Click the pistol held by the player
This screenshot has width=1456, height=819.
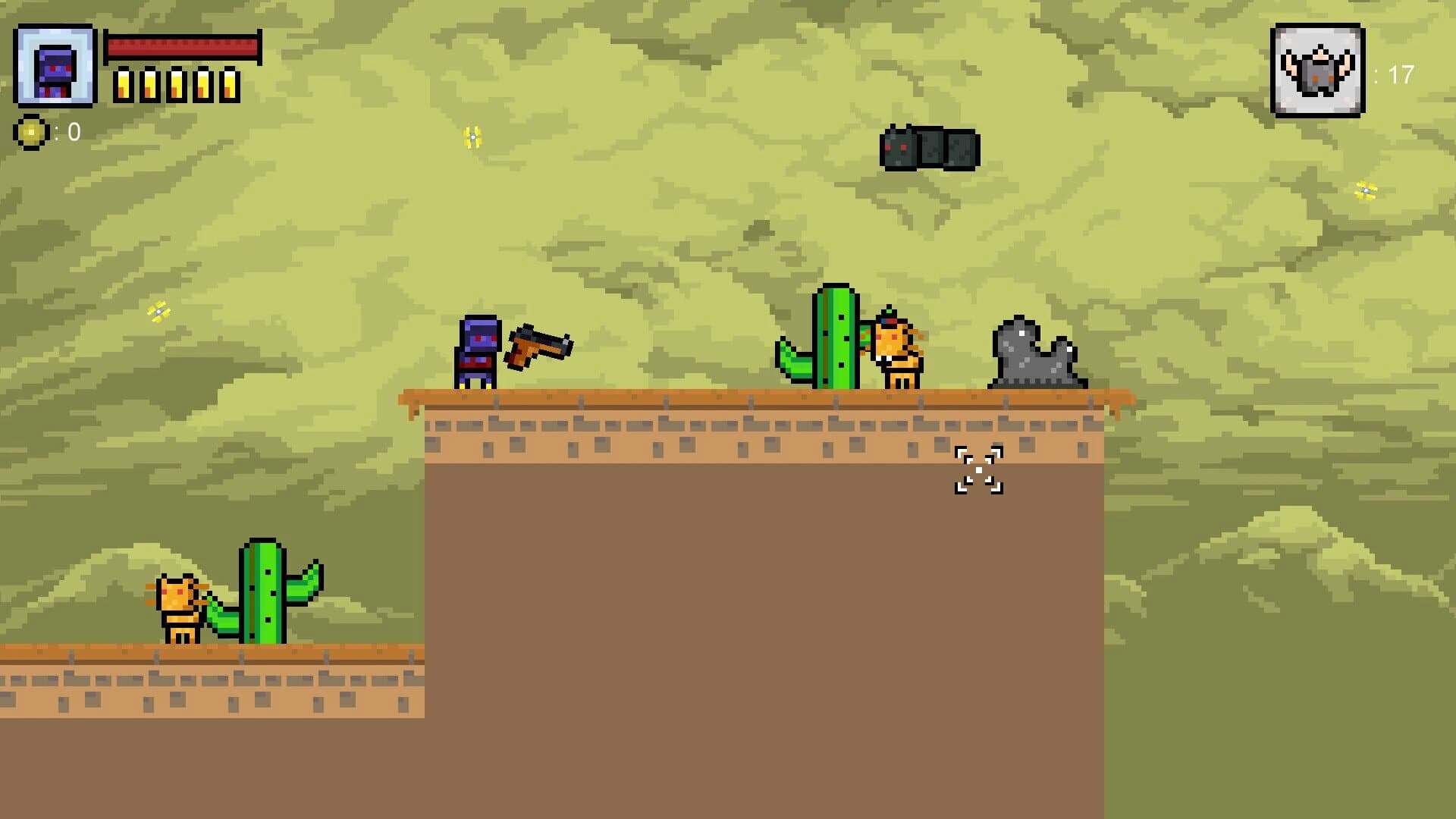click(538, 346)
